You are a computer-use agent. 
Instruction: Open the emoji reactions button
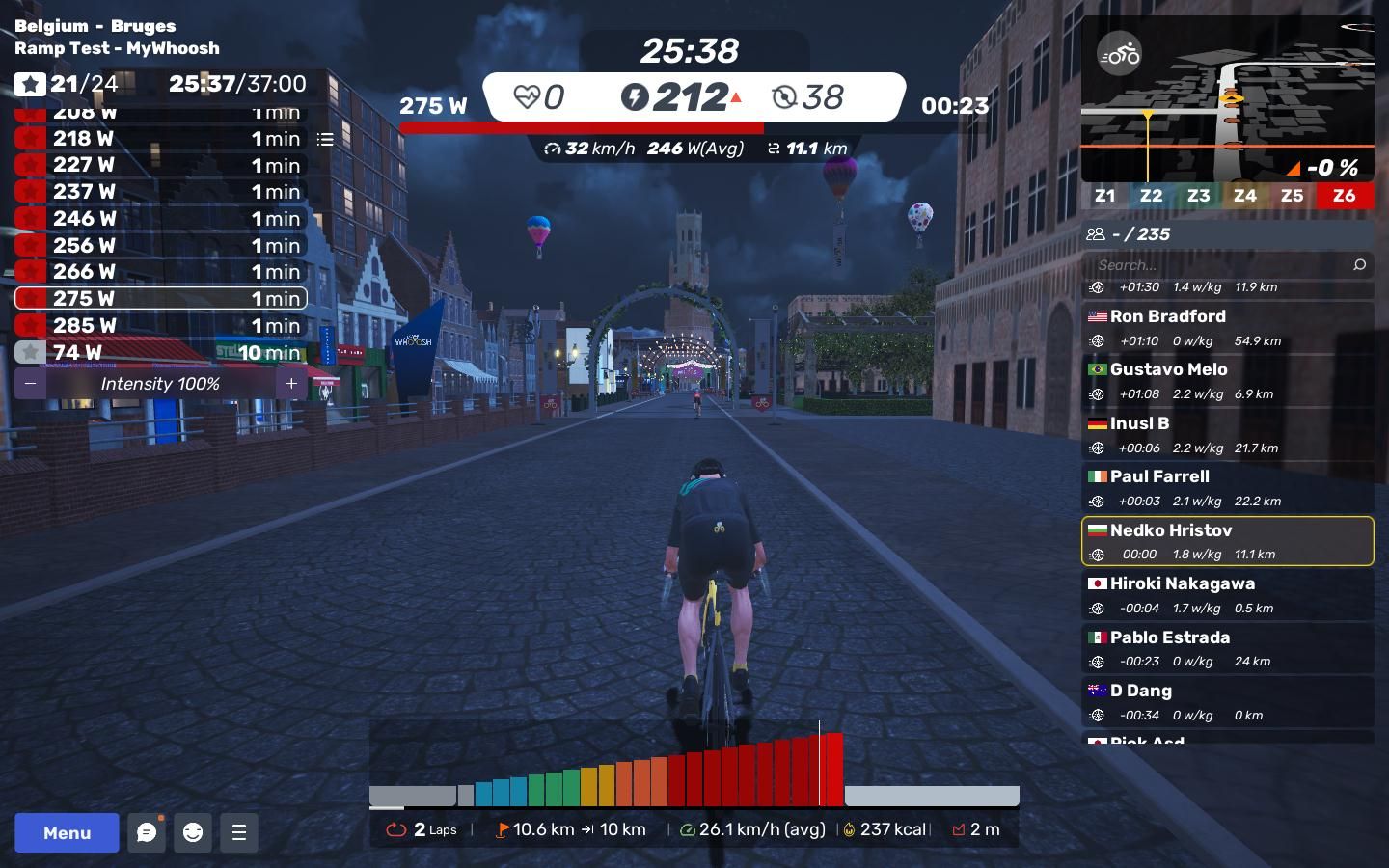coord(193,832)
